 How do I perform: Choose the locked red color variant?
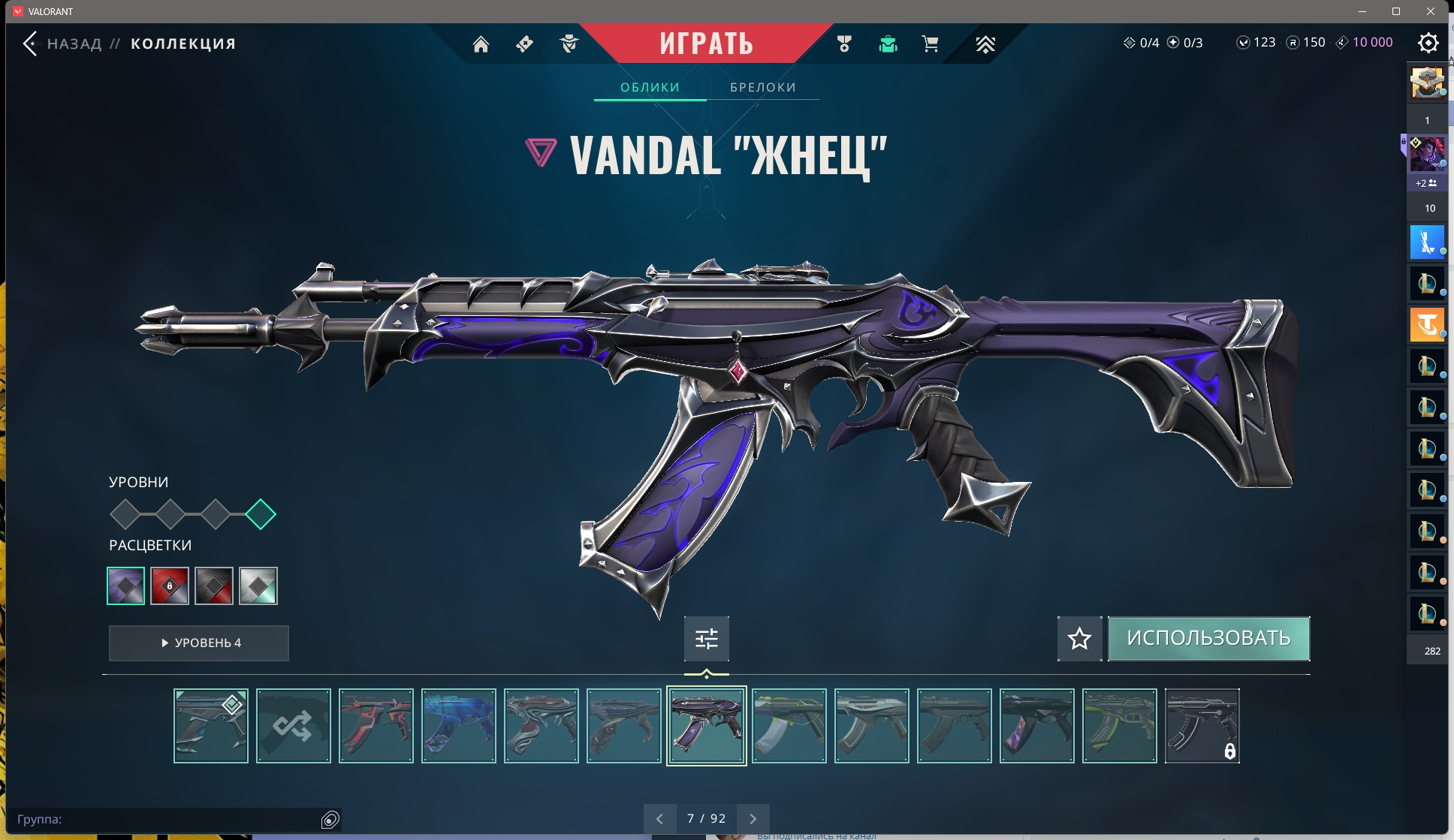(170, 586)
